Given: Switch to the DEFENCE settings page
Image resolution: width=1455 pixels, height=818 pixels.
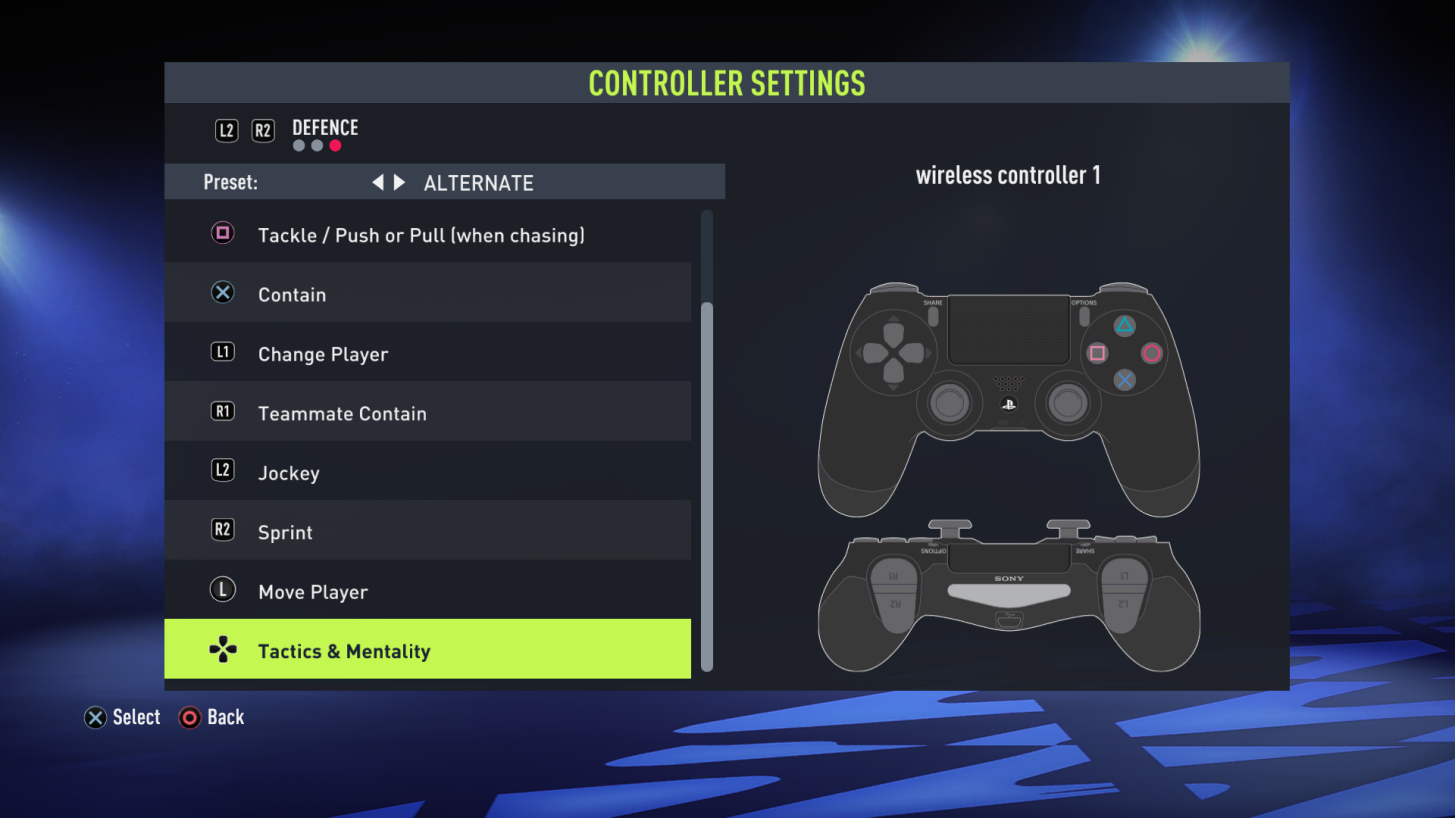Looking at the screenshot, I should [325, 128].
